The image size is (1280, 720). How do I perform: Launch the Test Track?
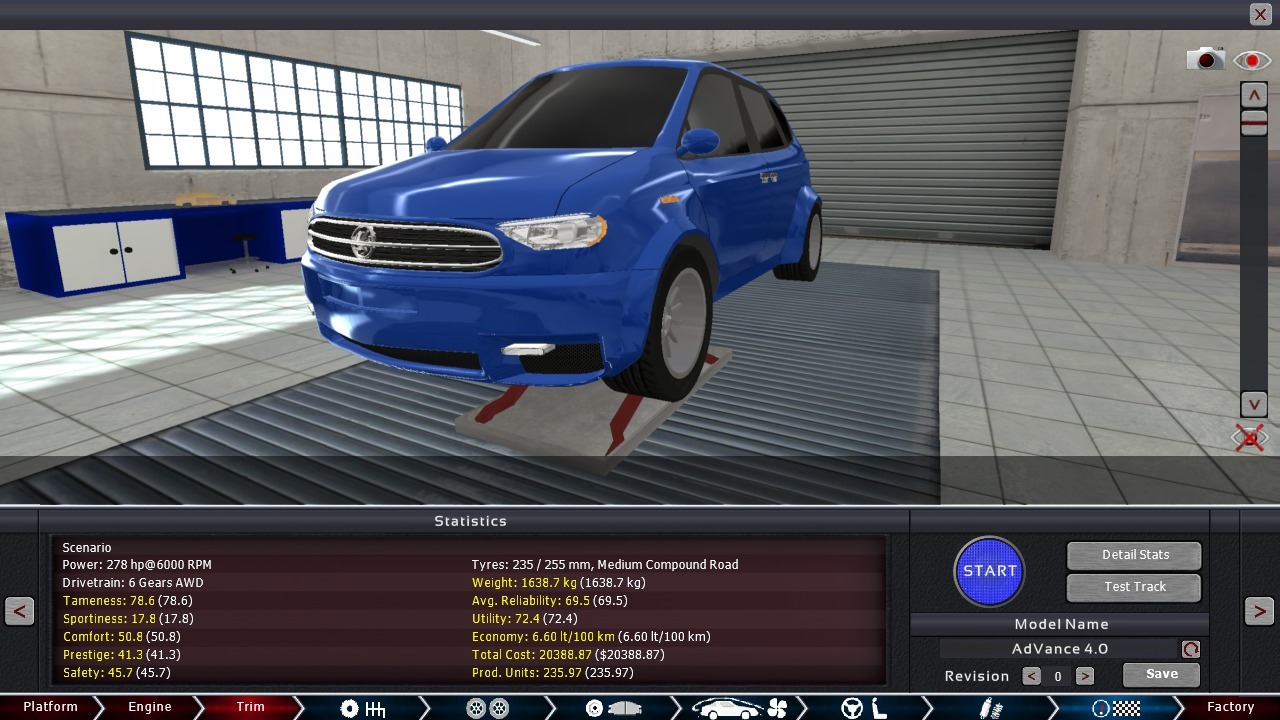pyautogui.click(x=1134, y=587)
